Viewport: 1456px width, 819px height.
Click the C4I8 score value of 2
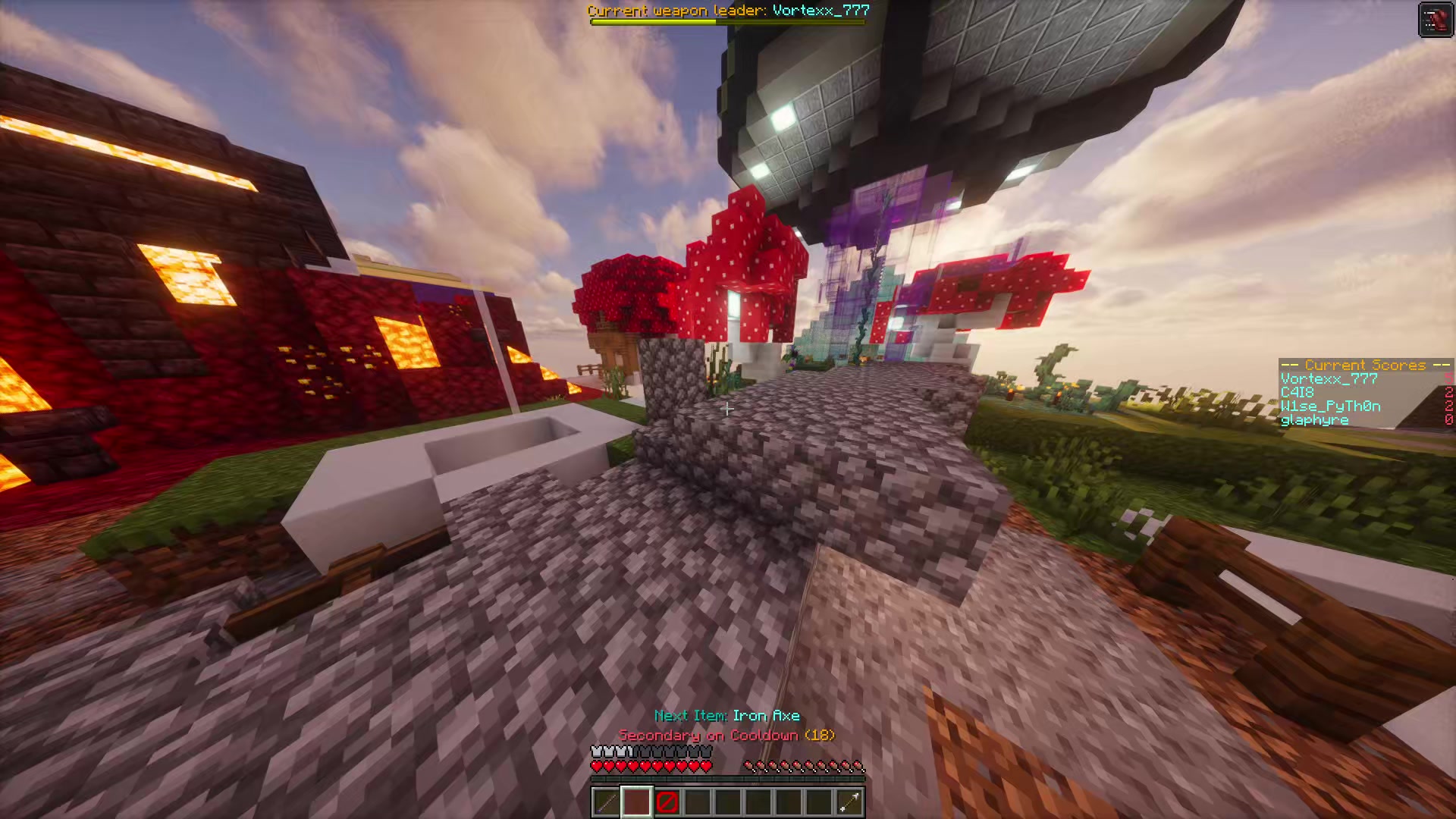pyautogui.click(x=1449, y=392)
